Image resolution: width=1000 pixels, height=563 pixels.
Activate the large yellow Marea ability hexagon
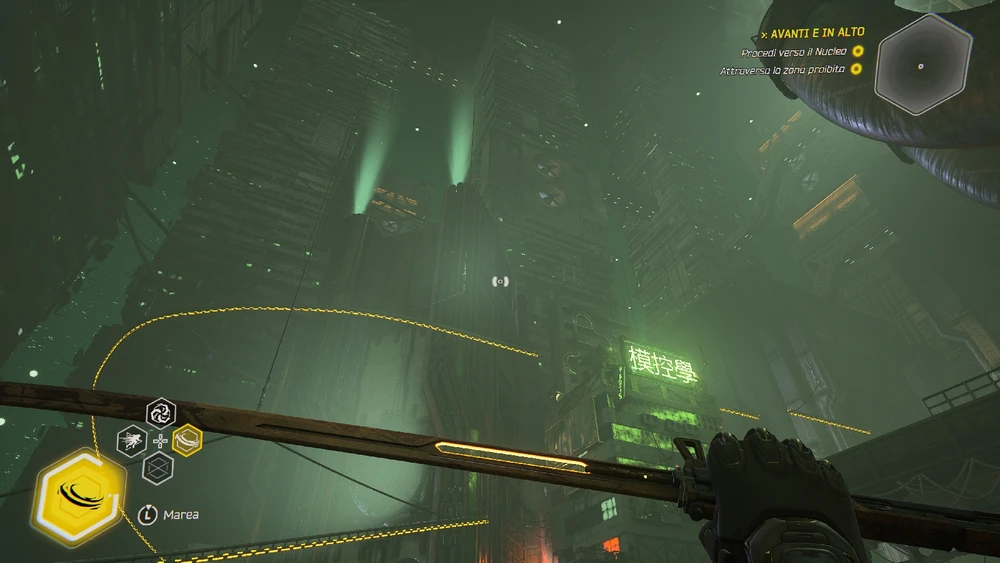(79, 494)
